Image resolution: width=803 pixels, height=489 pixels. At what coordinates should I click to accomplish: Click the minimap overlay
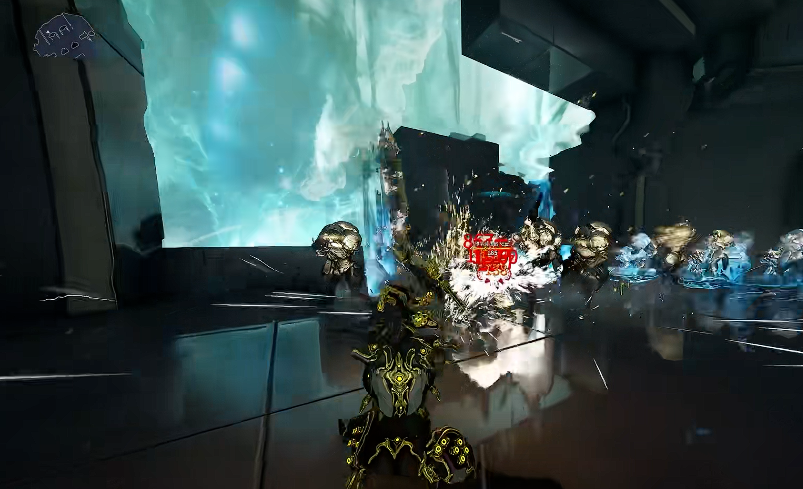point(64,38)
